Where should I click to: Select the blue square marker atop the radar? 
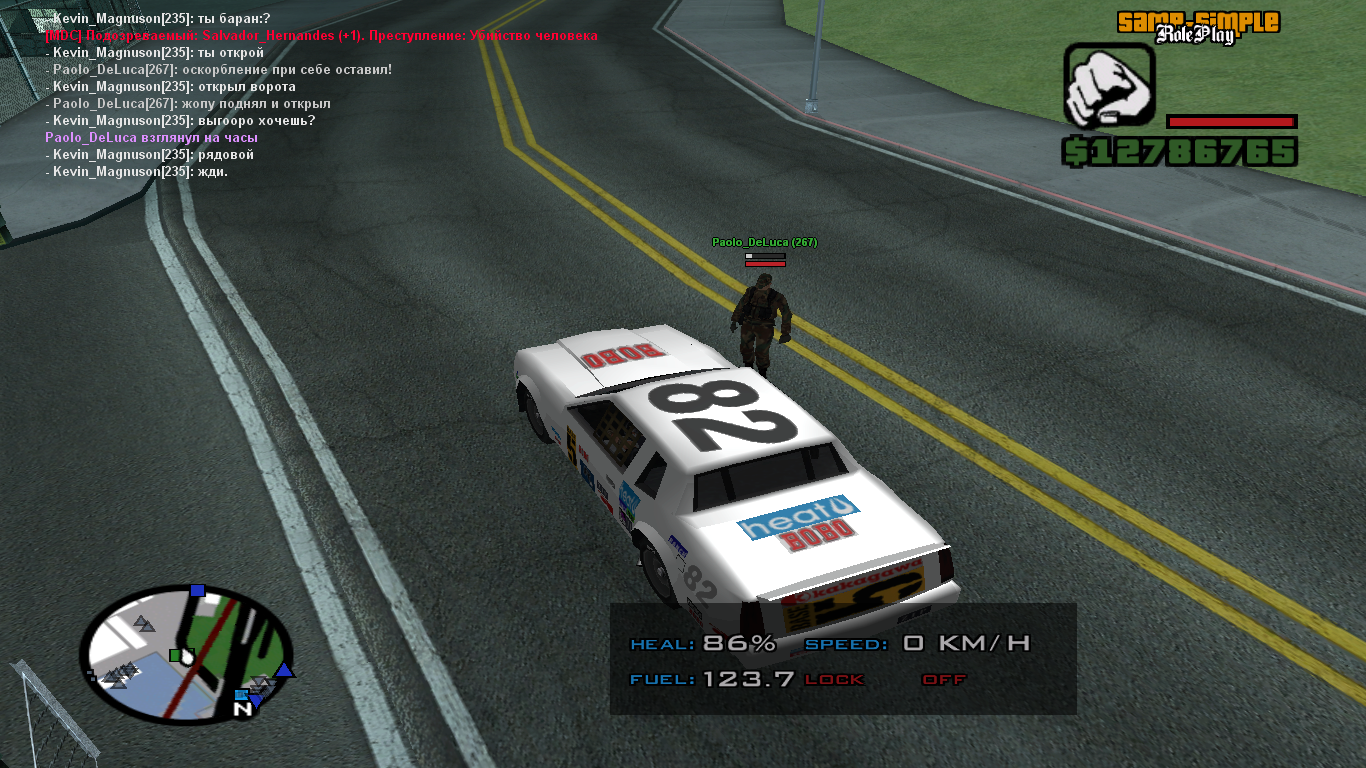click(197, 590)
